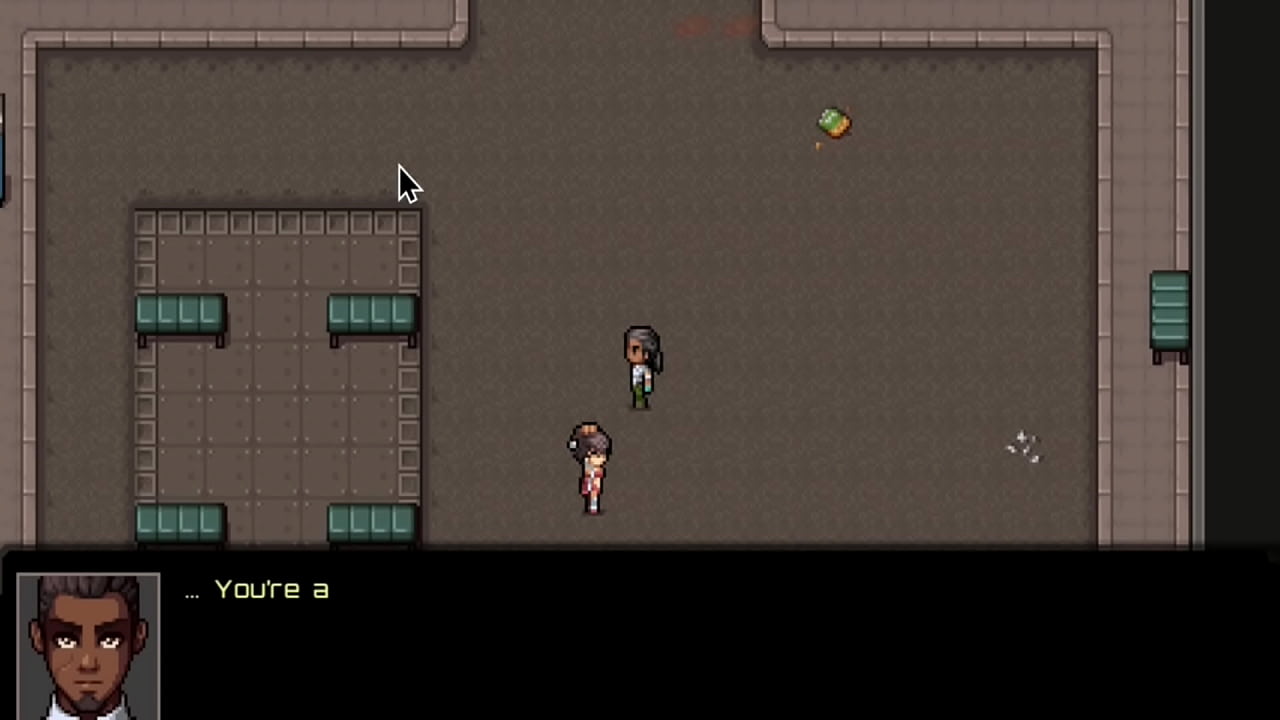Click the lower-right green bench on the tiled floor
This screenshot has width=1280, height=720.
[371, 520]
